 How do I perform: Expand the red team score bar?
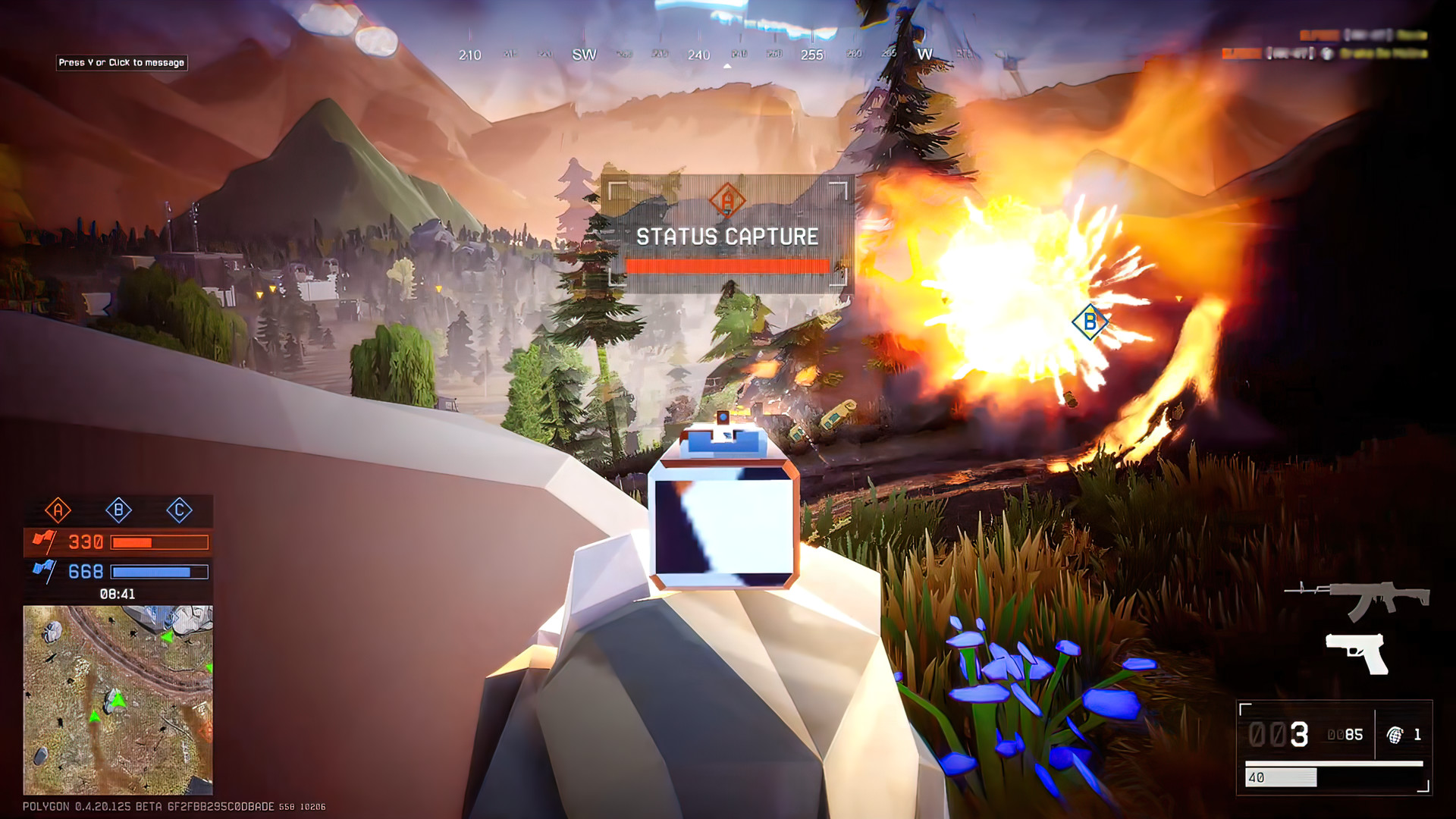point(159,541)
